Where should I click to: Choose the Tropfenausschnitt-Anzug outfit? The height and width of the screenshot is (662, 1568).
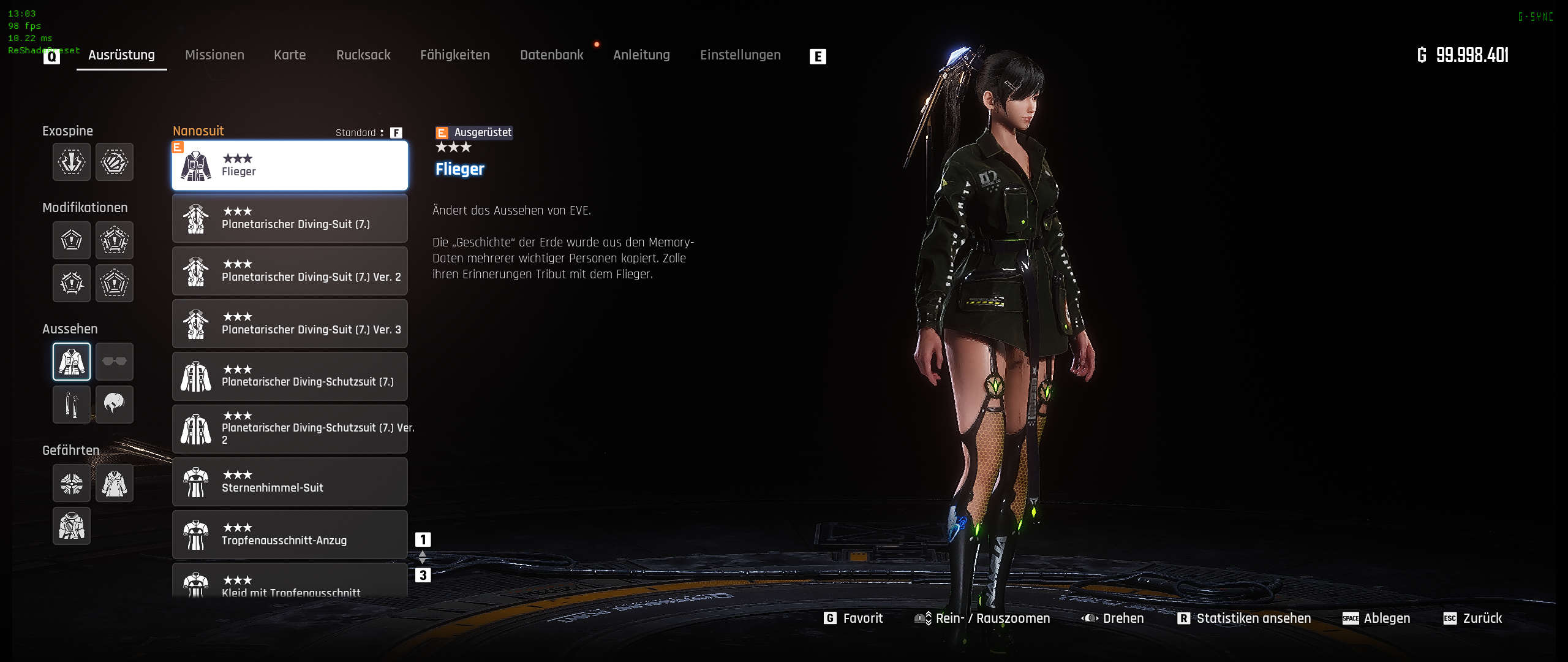click(290, 535)
